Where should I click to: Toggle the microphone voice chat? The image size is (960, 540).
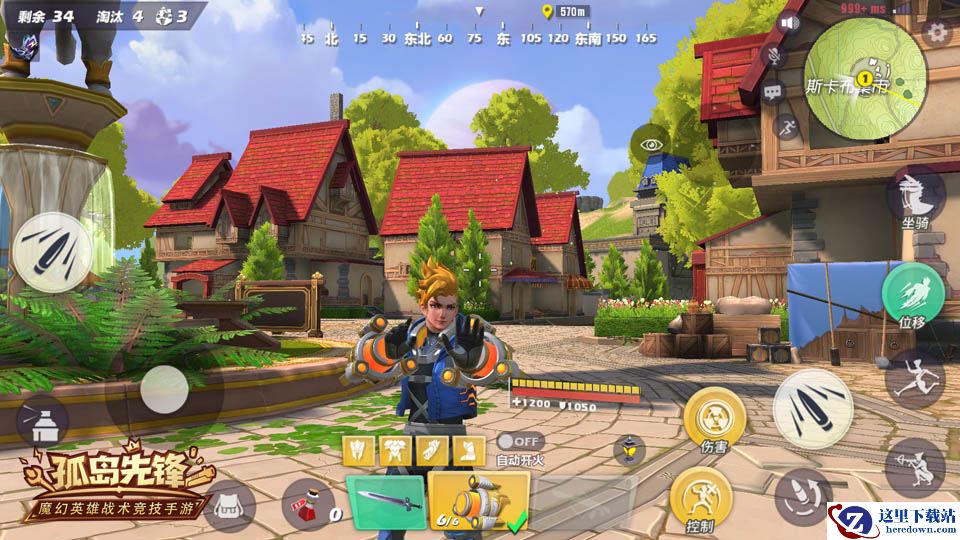[773, 56]
